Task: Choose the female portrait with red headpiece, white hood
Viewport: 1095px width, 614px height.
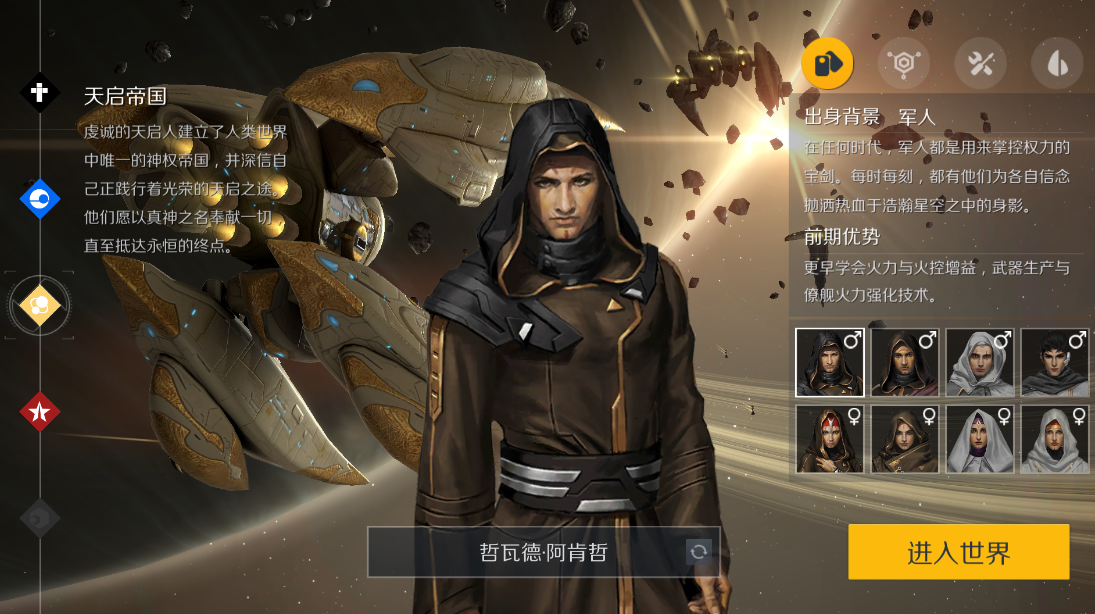Action: tap(1055, 438)
